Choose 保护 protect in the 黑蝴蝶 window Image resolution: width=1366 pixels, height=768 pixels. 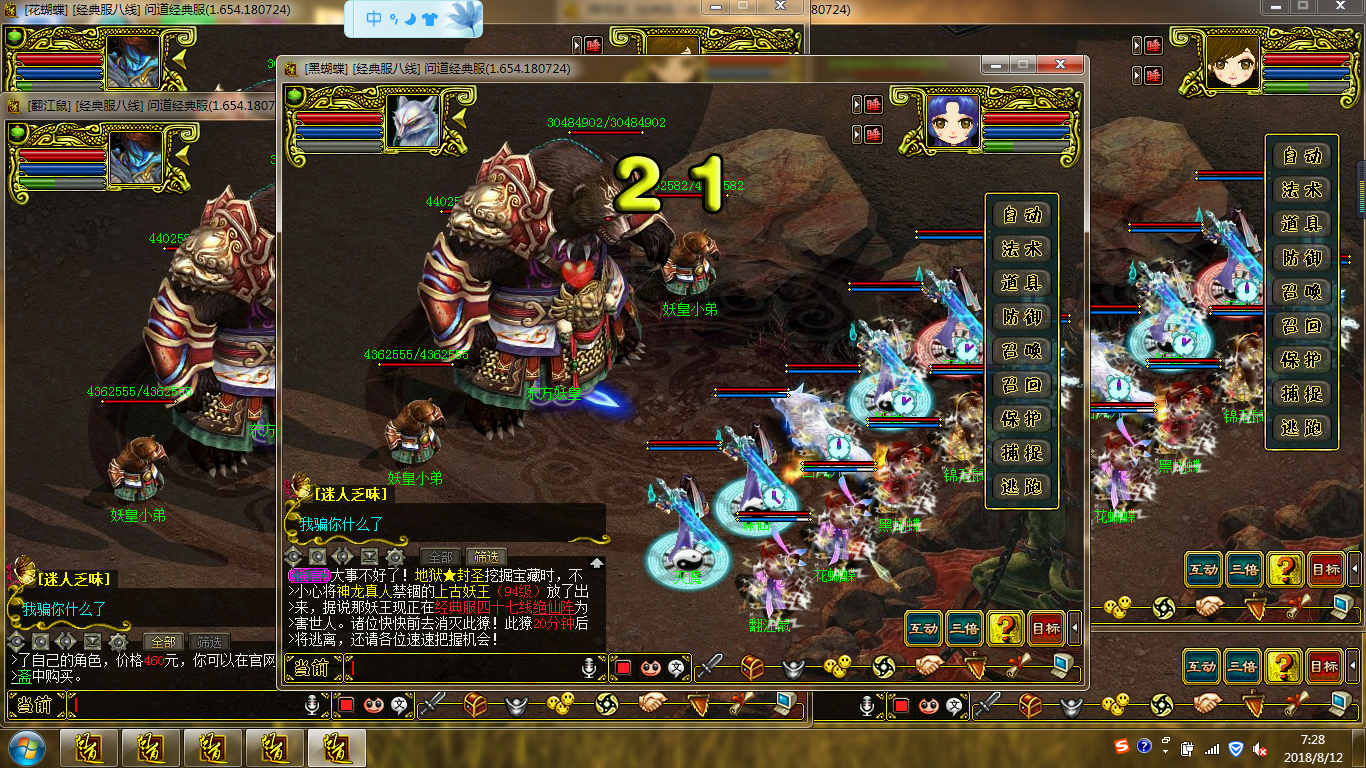coord(1022,419)
